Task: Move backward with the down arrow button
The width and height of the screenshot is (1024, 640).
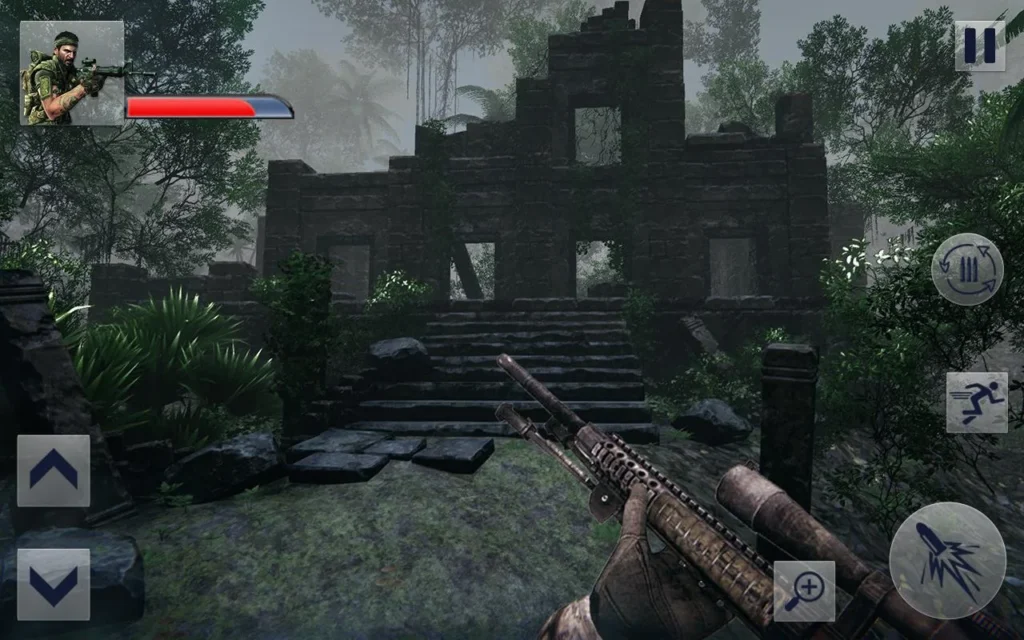Action: (x=53, y=584)
